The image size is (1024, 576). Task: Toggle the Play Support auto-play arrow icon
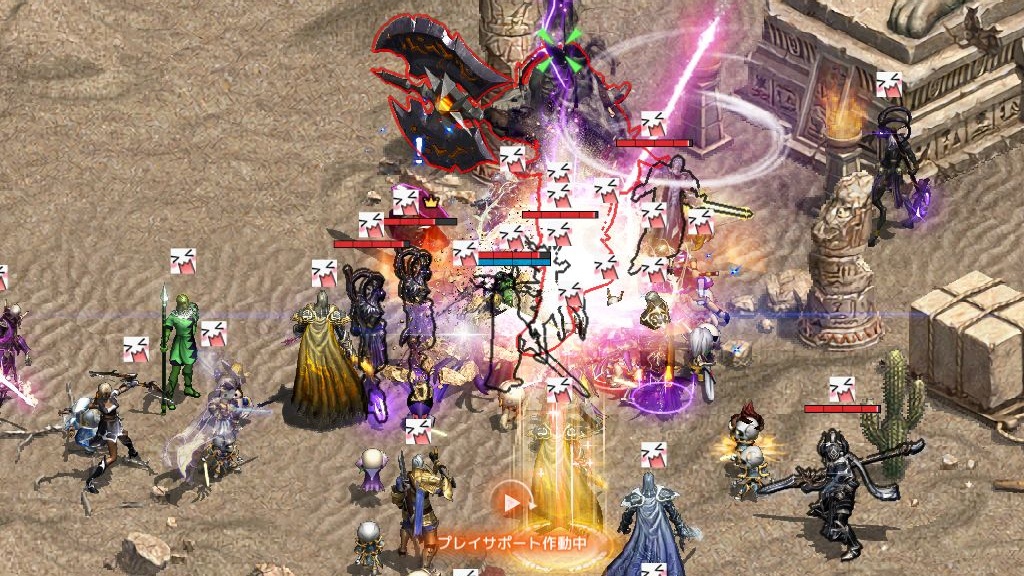512,501
